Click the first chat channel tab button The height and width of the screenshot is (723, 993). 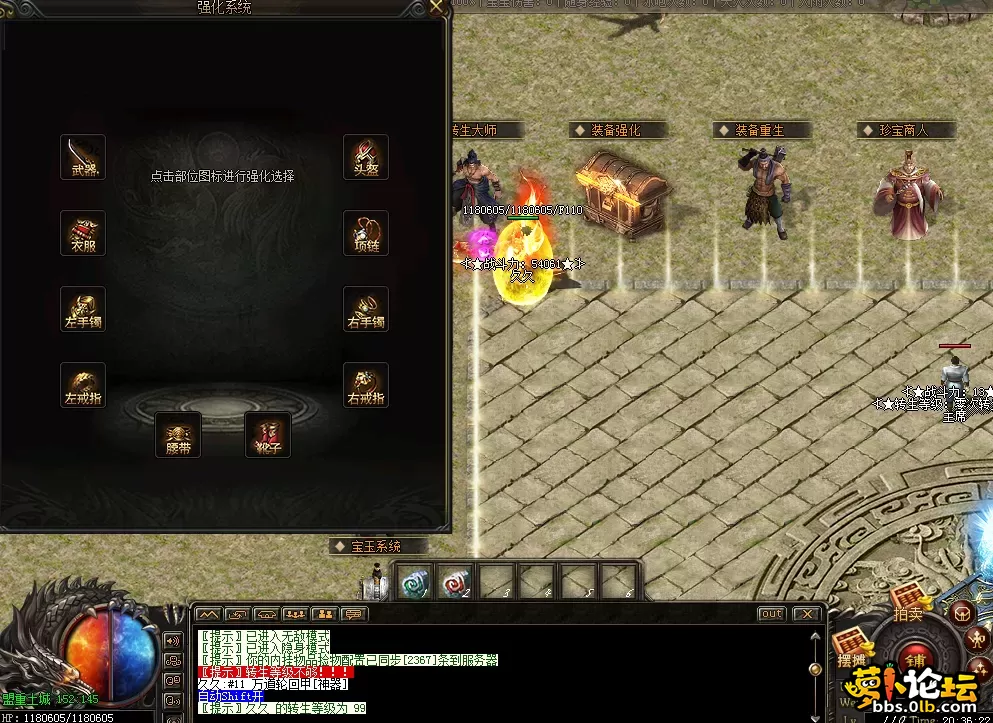click(x=208, y=613)
